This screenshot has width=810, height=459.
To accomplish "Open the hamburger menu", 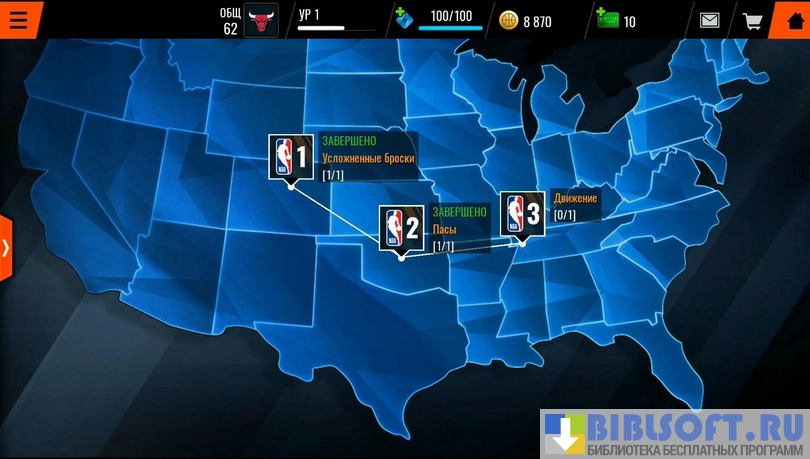I will click(19, 20).
